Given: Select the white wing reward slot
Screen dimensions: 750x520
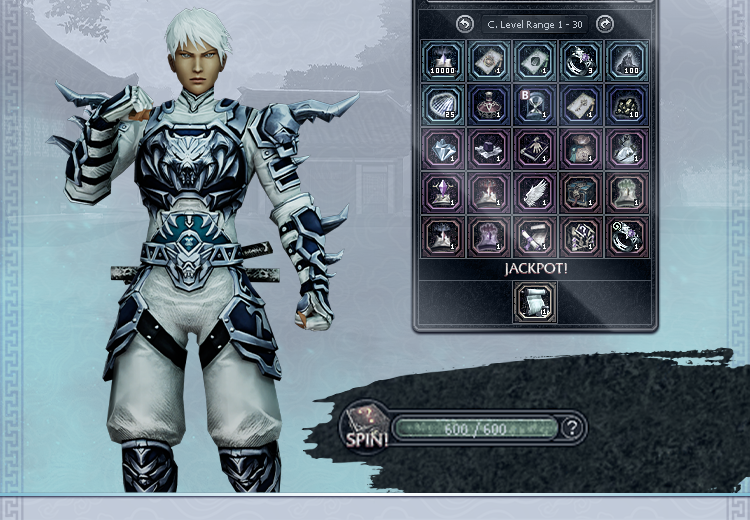Looking at the screenshot, I should coord(535,192).
